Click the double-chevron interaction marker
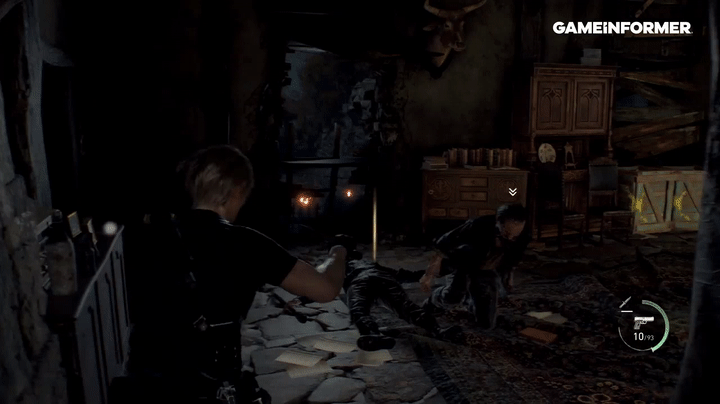 [x=513, y=192]
